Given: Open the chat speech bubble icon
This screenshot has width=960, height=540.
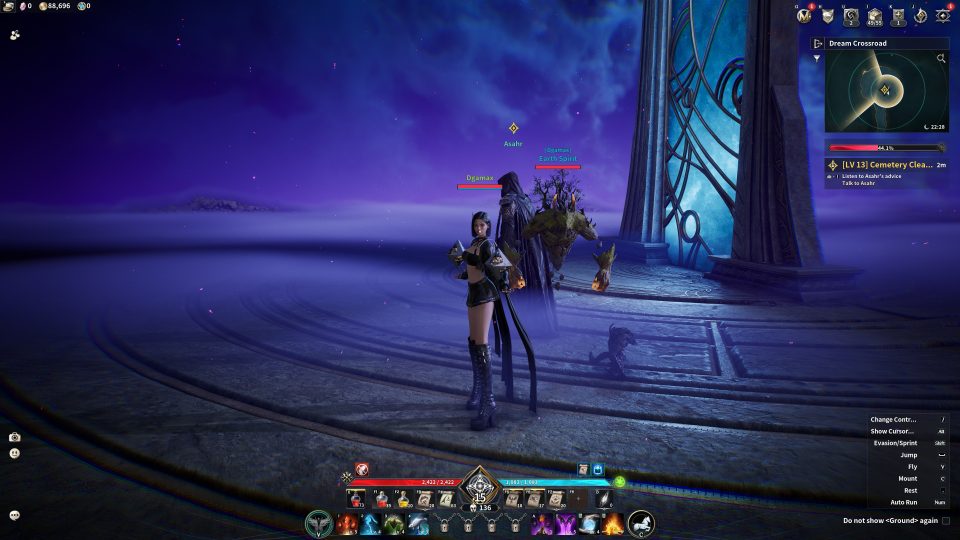Looking at the screenshot, I should tap(15, 515).
